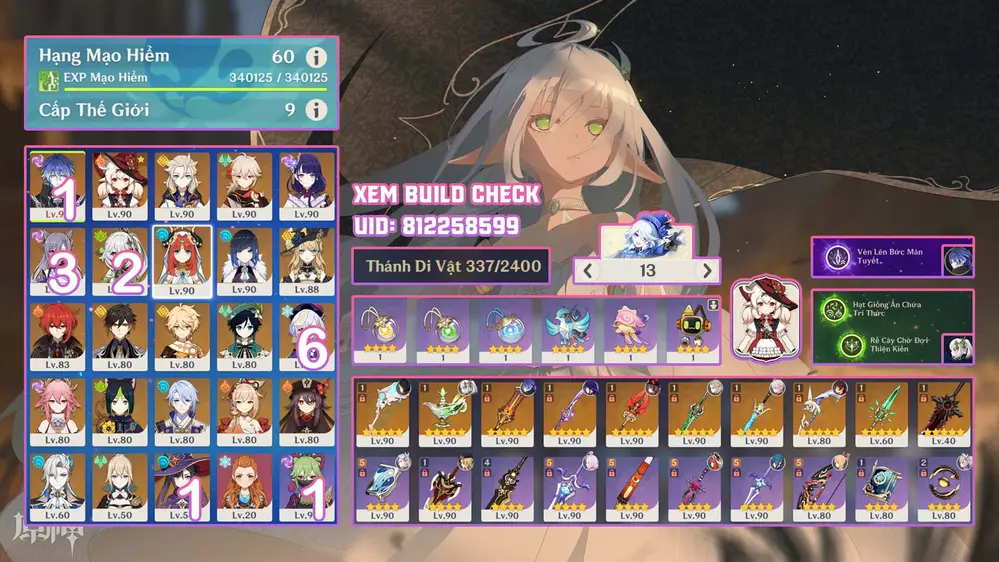Select the pink jellyfish gadget slot
This screenshot has width=999, height=562.
point(630,328)
